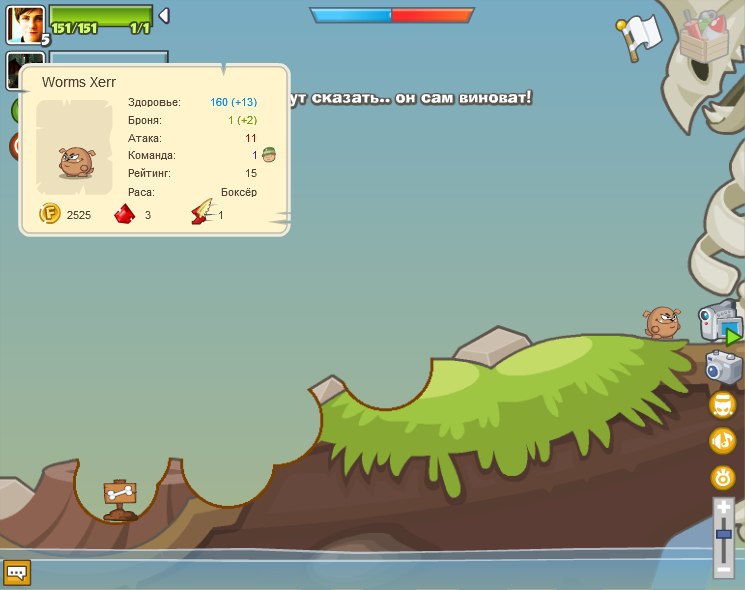
Task: Start video recording with the camcorder icon
Action: (x=719, y=324)
